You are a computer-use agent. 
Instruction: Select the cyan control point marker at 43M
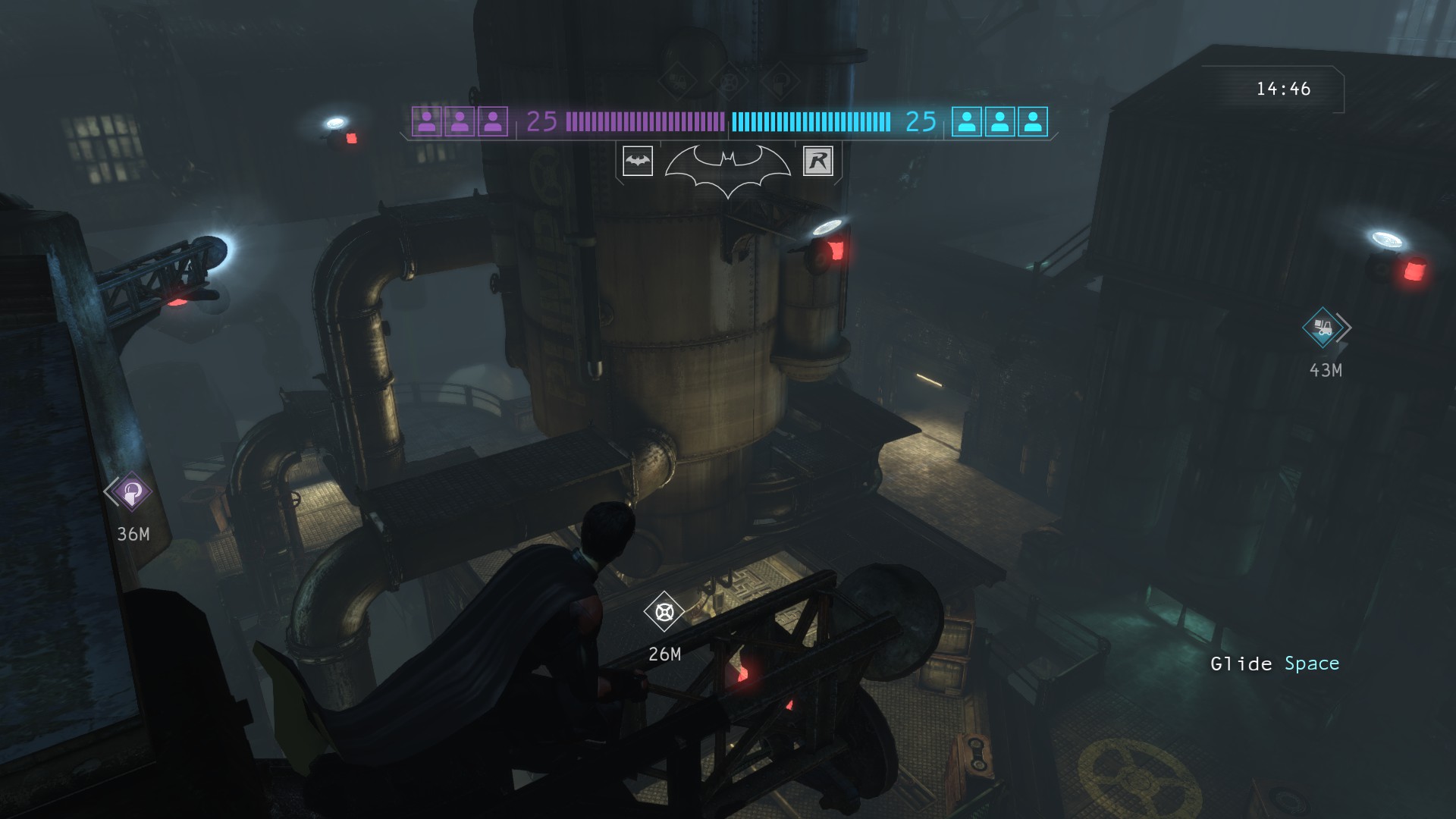[x=1323, y=328]
